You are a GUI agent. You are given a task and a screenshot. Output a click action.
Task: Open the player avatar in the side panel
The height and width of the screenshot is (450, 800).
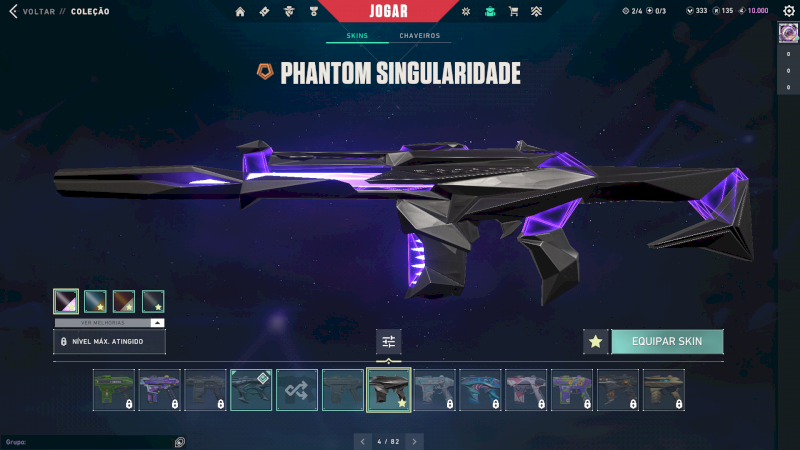pos(787,32)
